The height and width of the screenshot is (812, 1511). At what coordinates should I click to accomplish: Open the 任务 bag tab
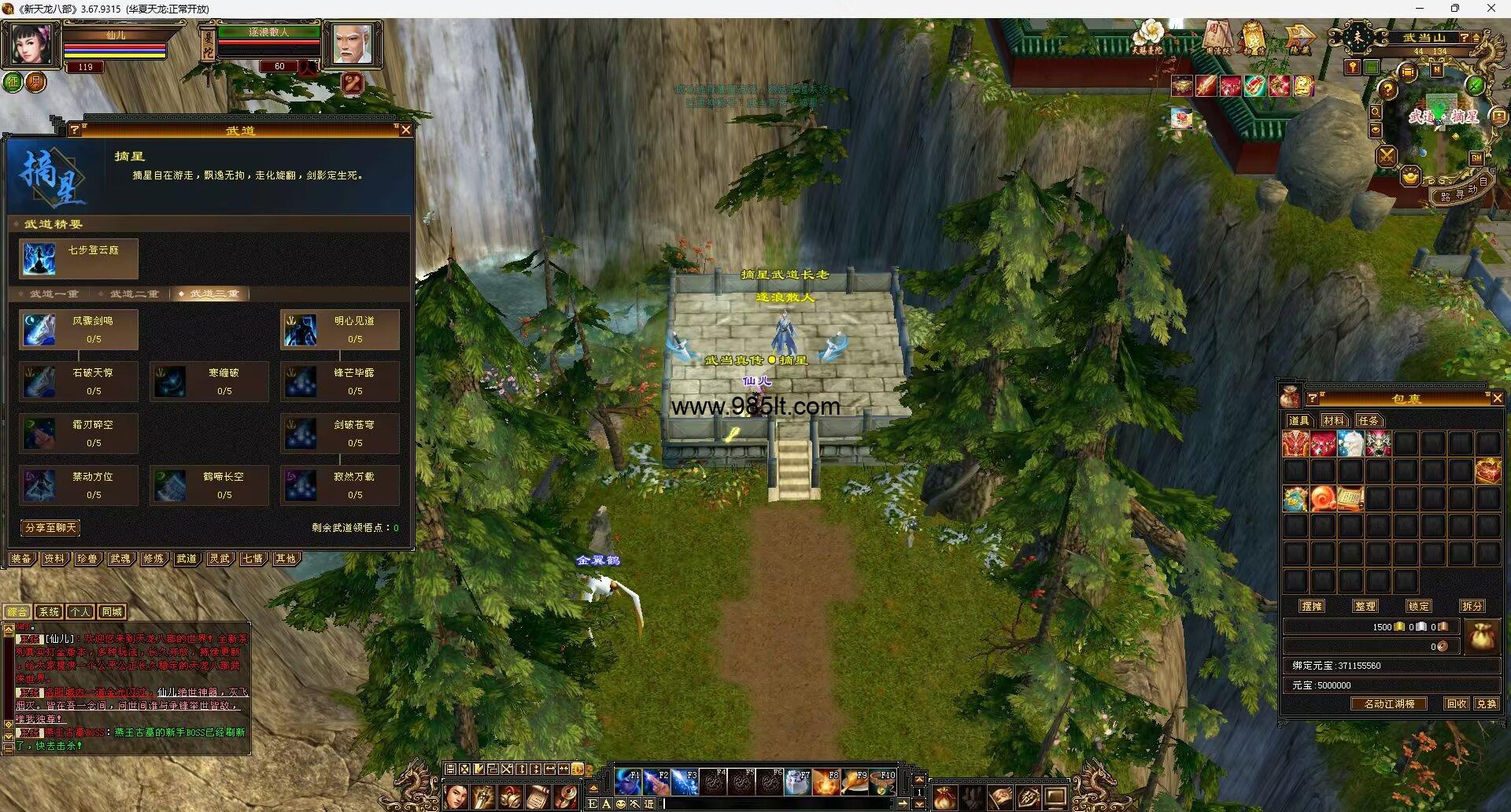click(1369, 421)
